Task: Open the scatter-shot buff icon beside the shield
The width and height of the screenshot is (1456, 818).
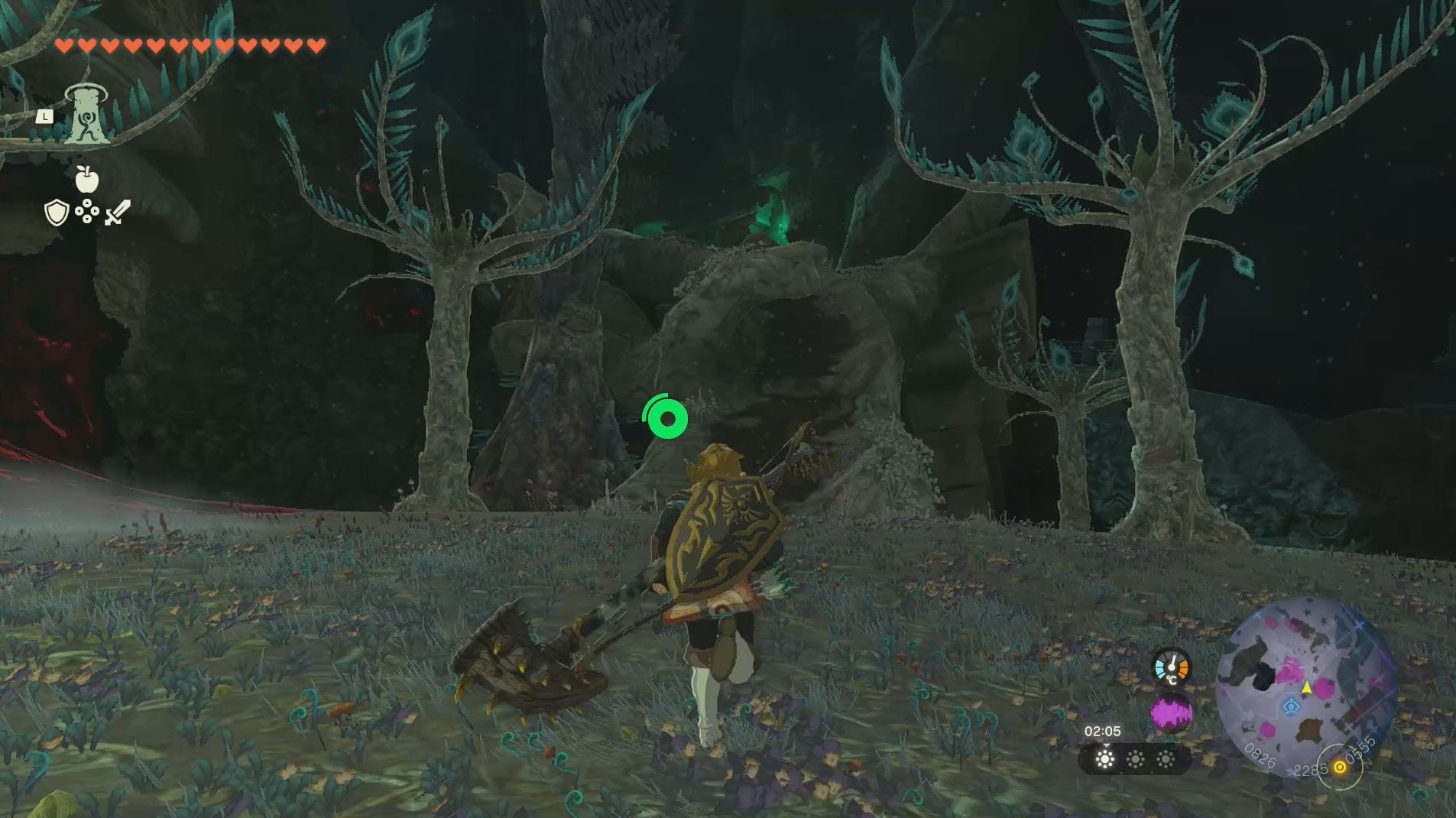Action: point(86,211)
